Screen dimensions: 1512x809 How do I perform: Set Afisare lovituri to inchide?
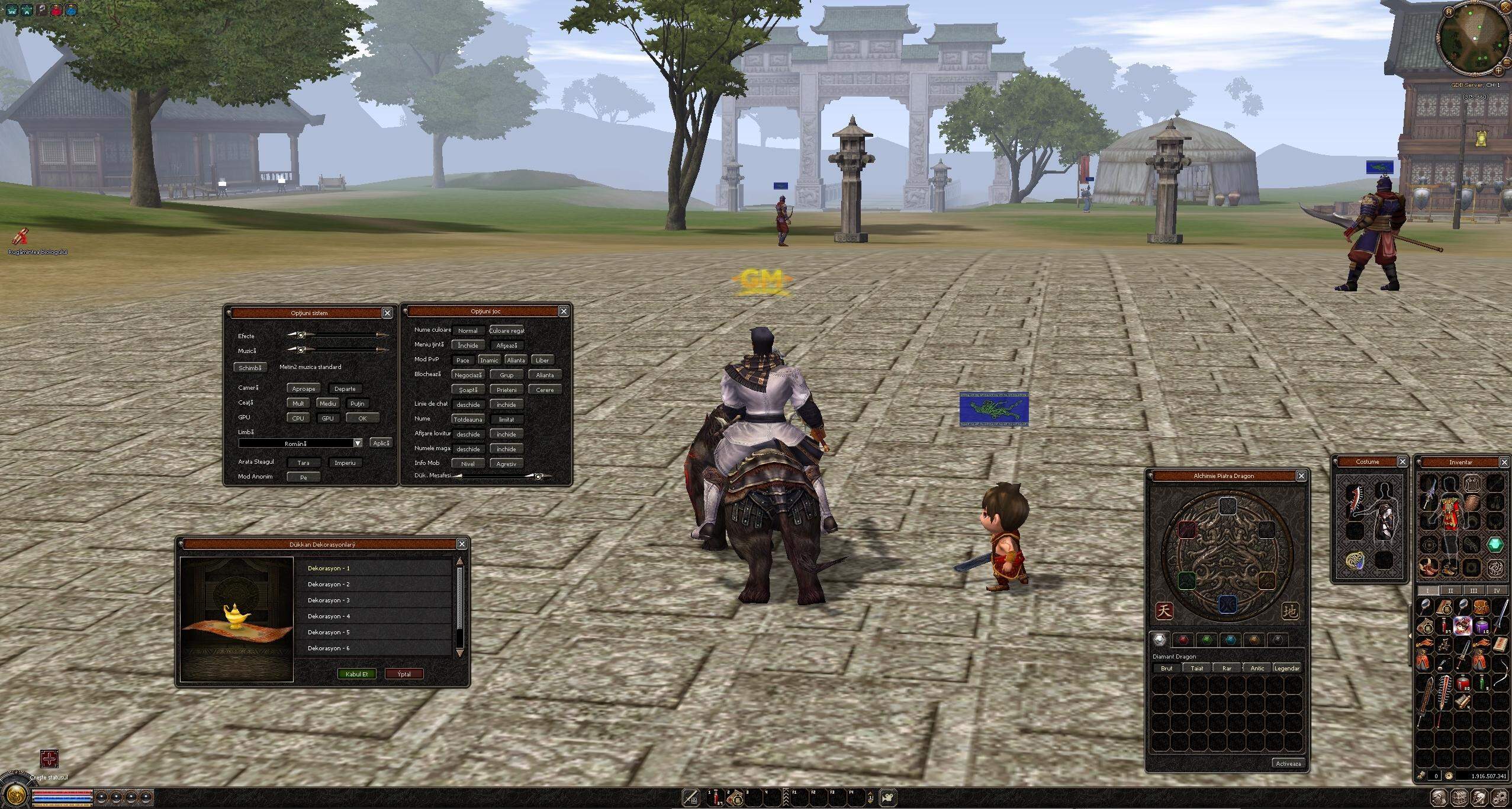coord(507,434)
